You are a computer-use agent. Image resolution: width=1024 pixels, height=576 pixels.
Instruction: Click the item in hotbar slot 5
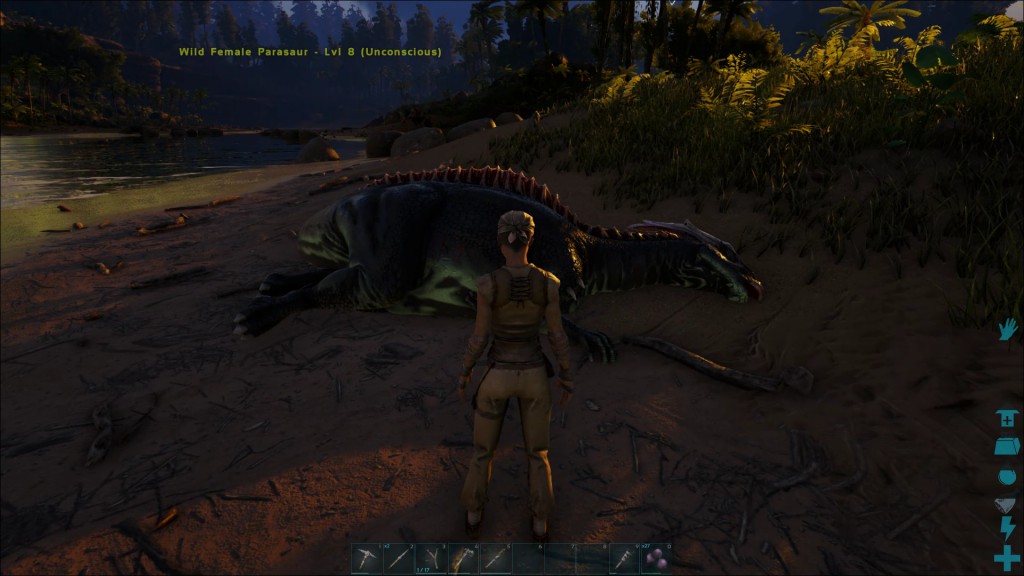495,558
